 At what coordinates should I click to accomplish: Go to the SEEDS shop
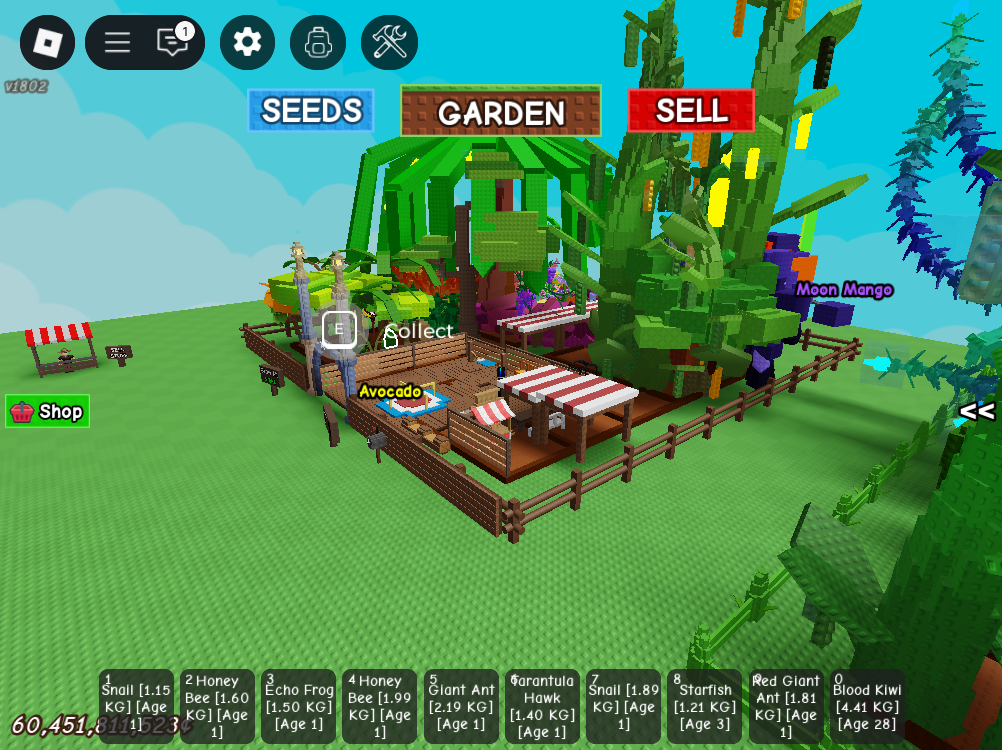[x=311, y=111]
